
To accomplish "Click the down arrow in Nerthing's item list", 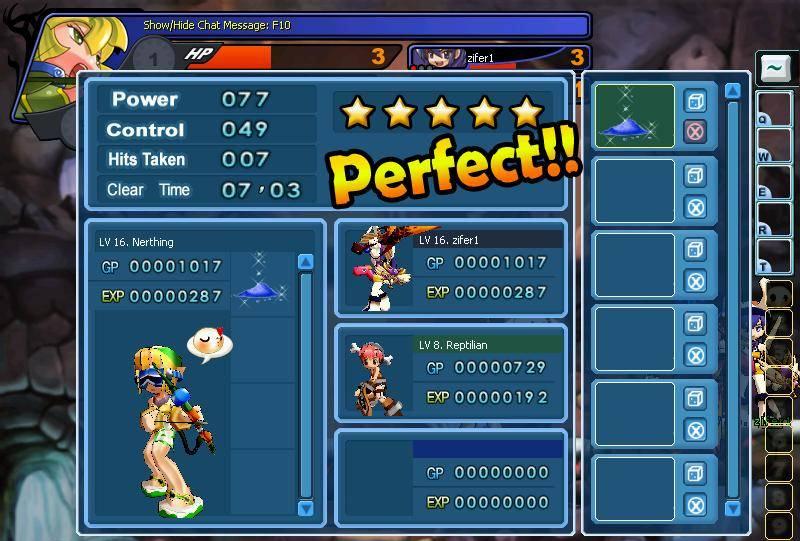I will tap(306, 508).
